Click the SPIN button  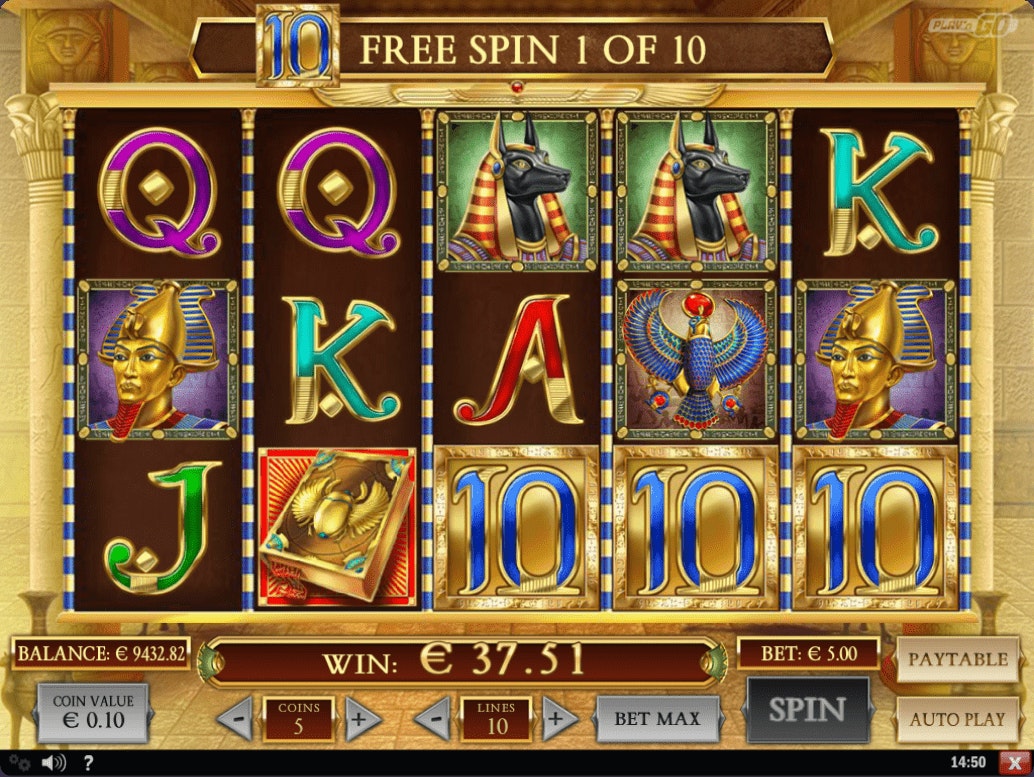(807, 710)
